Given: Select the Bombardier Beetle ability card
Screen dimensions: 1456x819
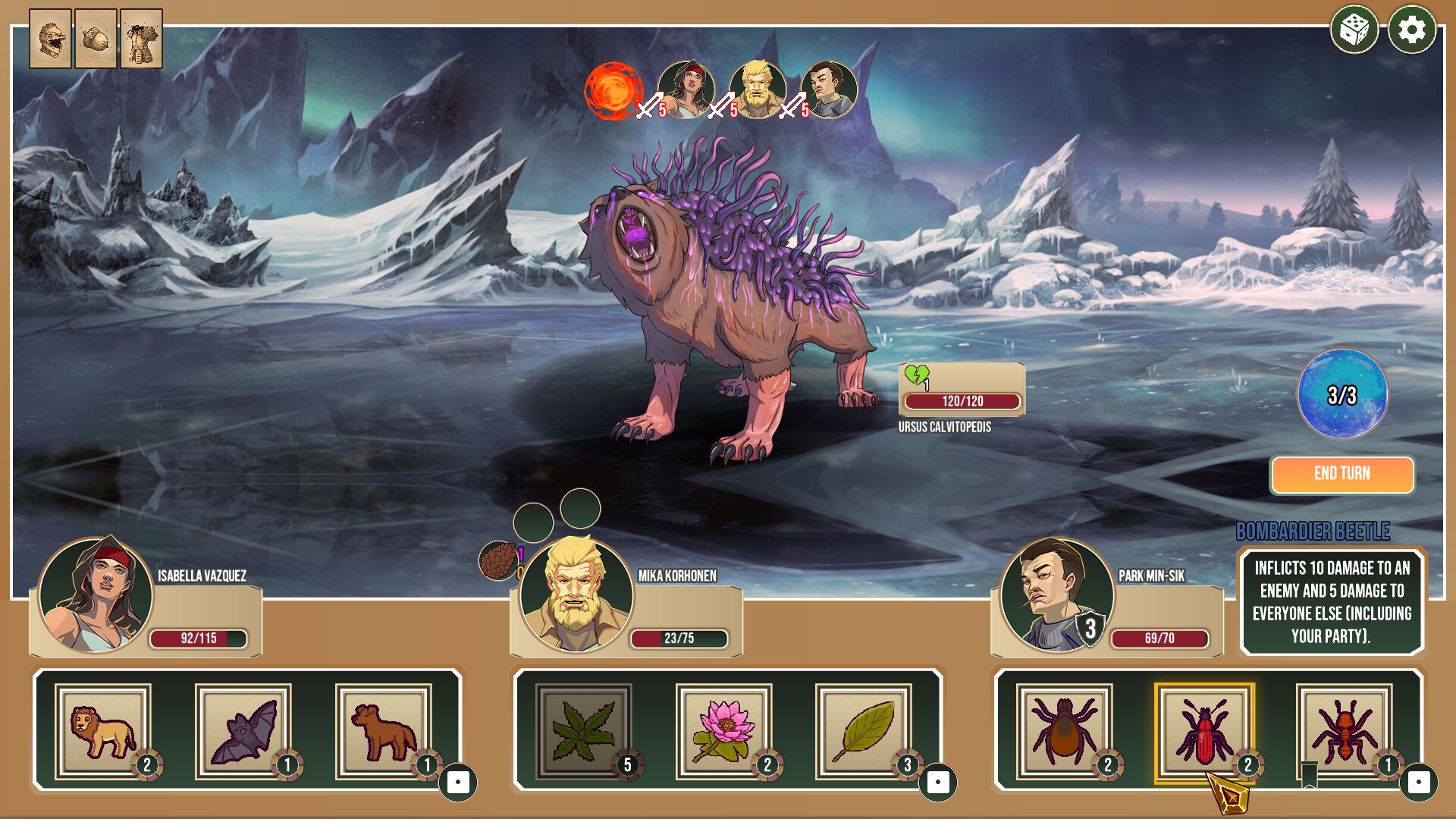Looking at the screenshot, I should point(1204,731).
